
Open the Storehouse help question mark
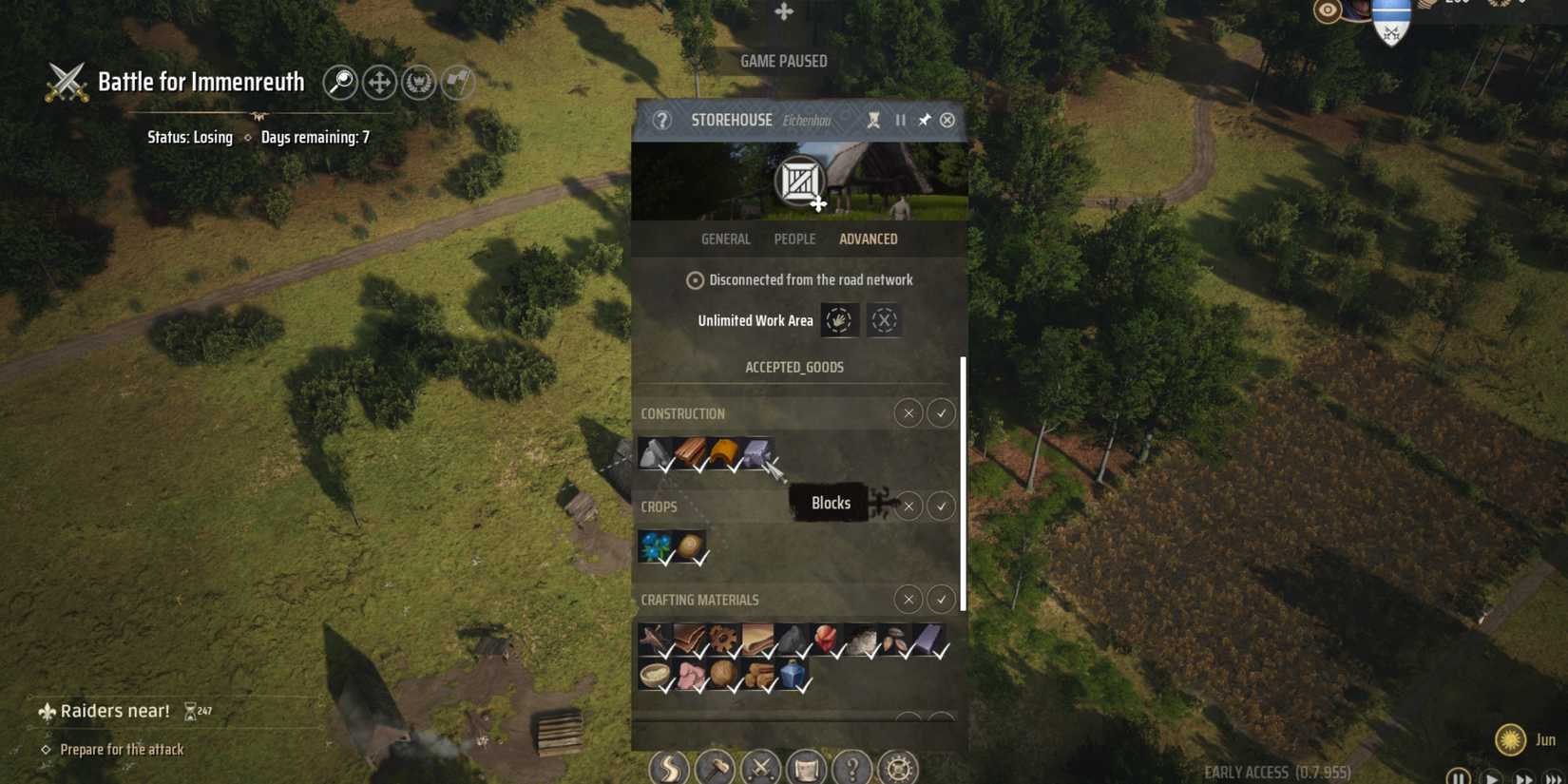(661, 120)
